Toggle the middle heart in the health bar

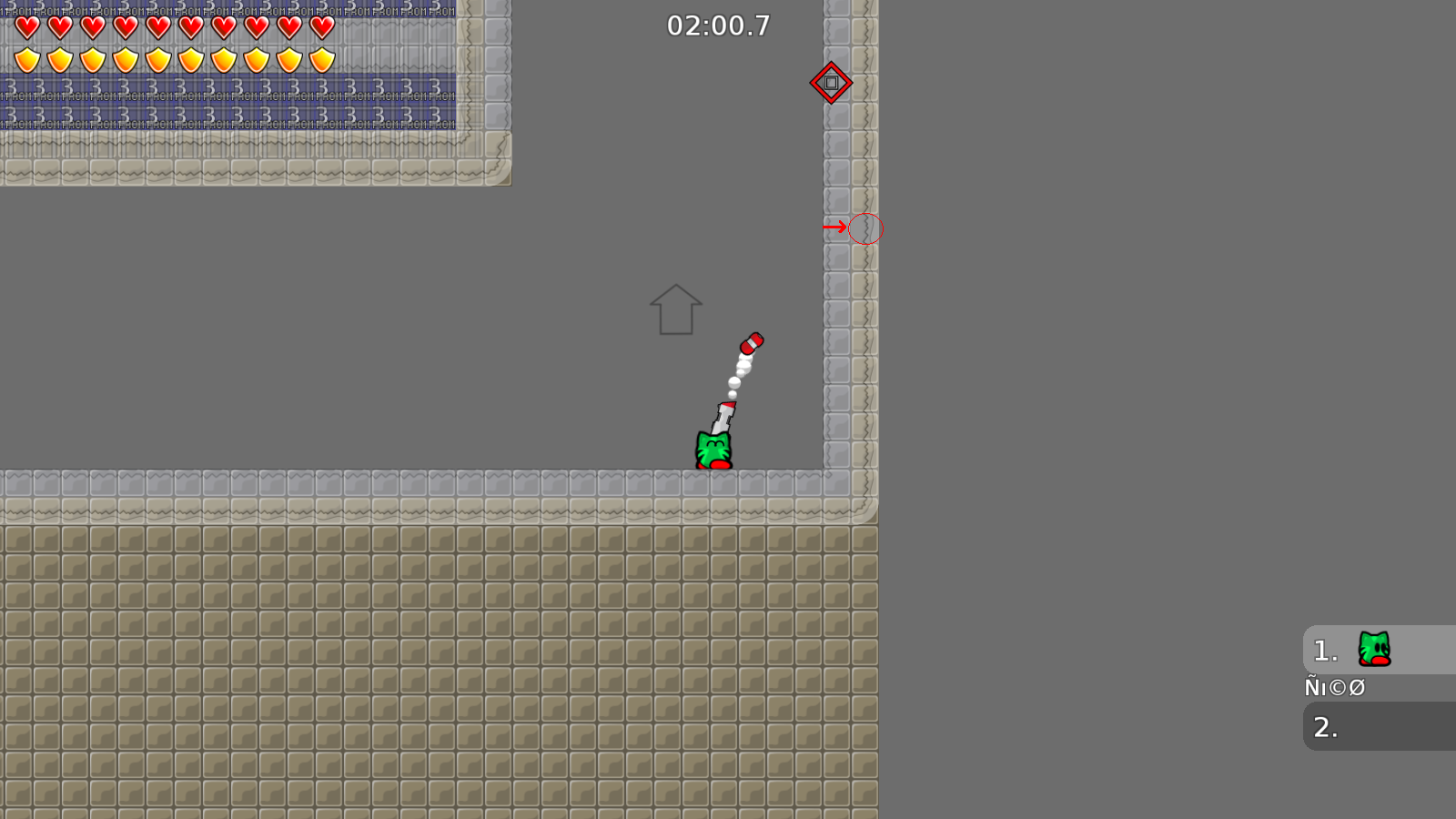157,27
